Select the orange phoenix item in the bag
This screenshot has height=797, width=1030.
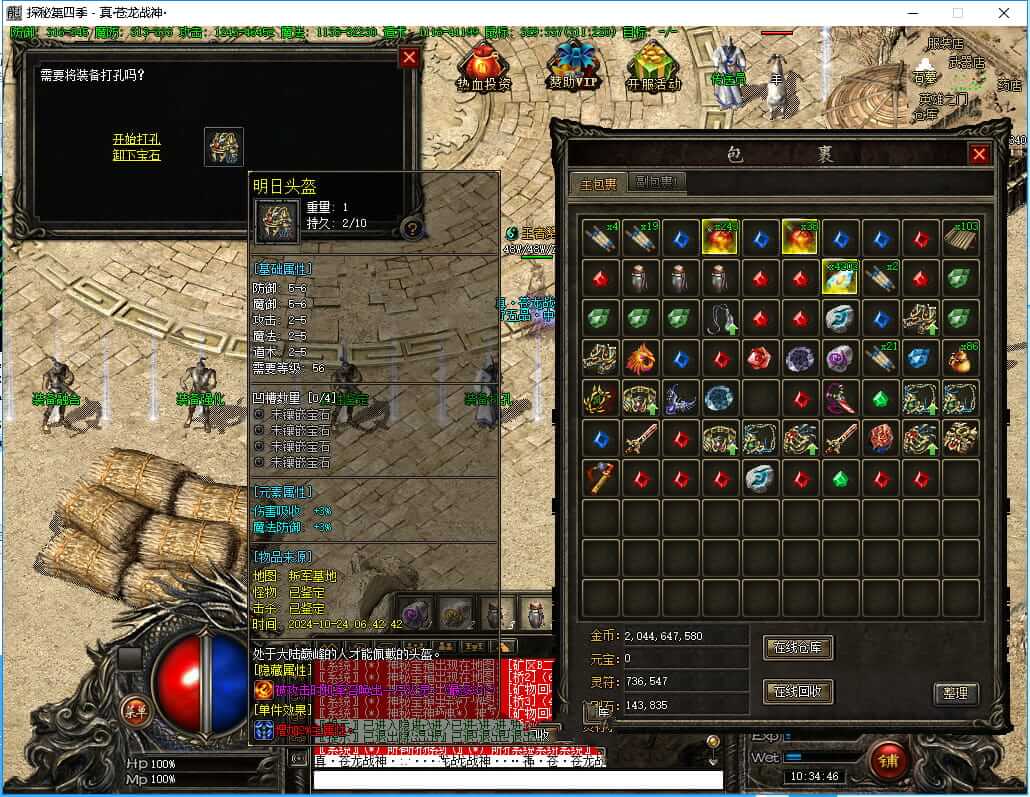(x=640, y=358)
